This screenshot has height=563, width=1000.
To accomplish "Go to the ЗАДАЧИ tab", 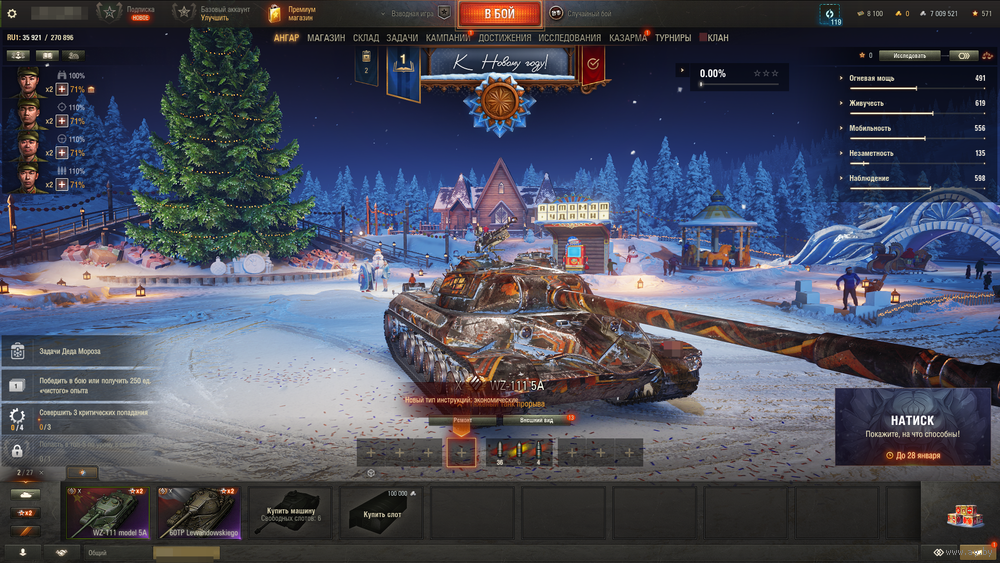I will 402,38.
